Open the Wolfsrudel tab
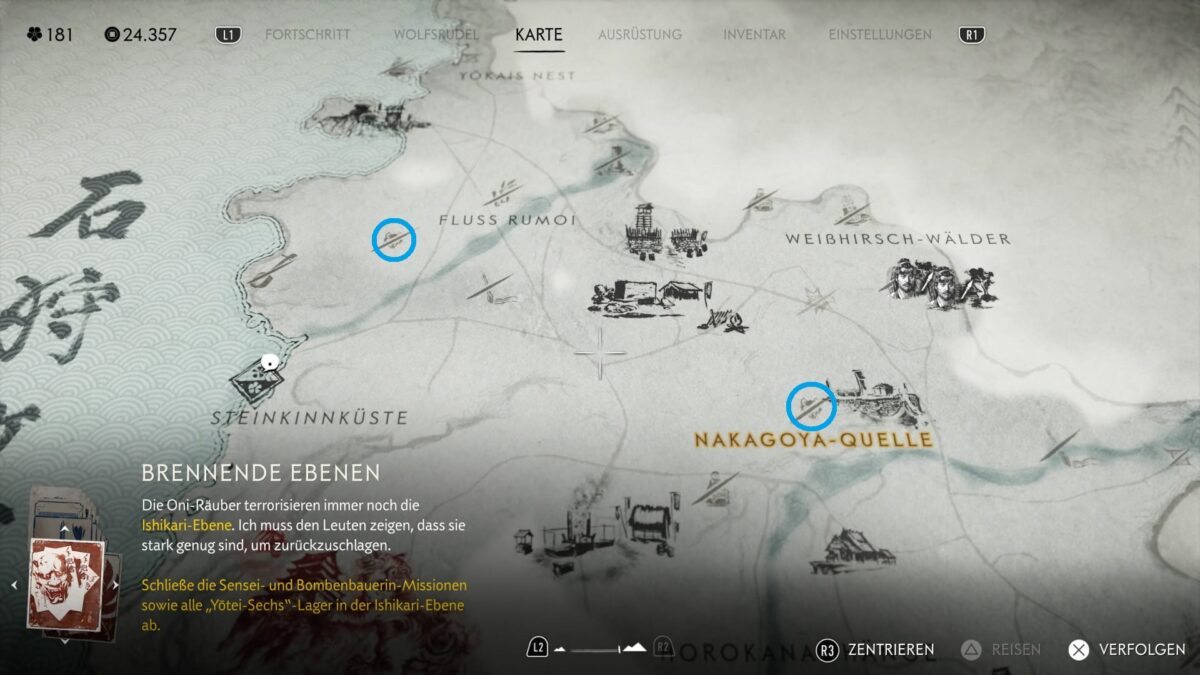The image size is (1200, 675). [x=435, y=35]
